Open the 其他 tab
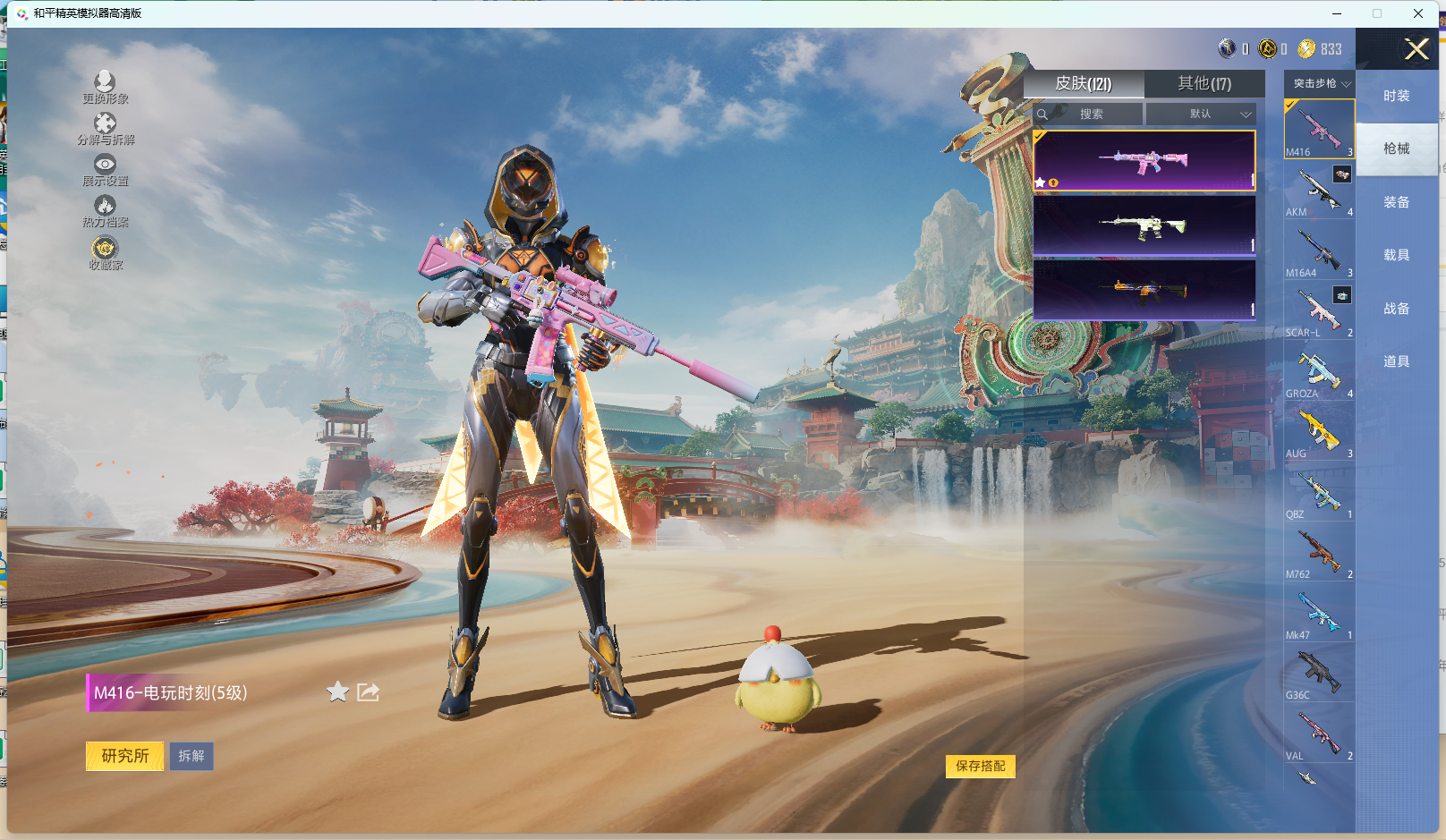This screenshot has width=1446, height=840. [x=1204, y=84]
